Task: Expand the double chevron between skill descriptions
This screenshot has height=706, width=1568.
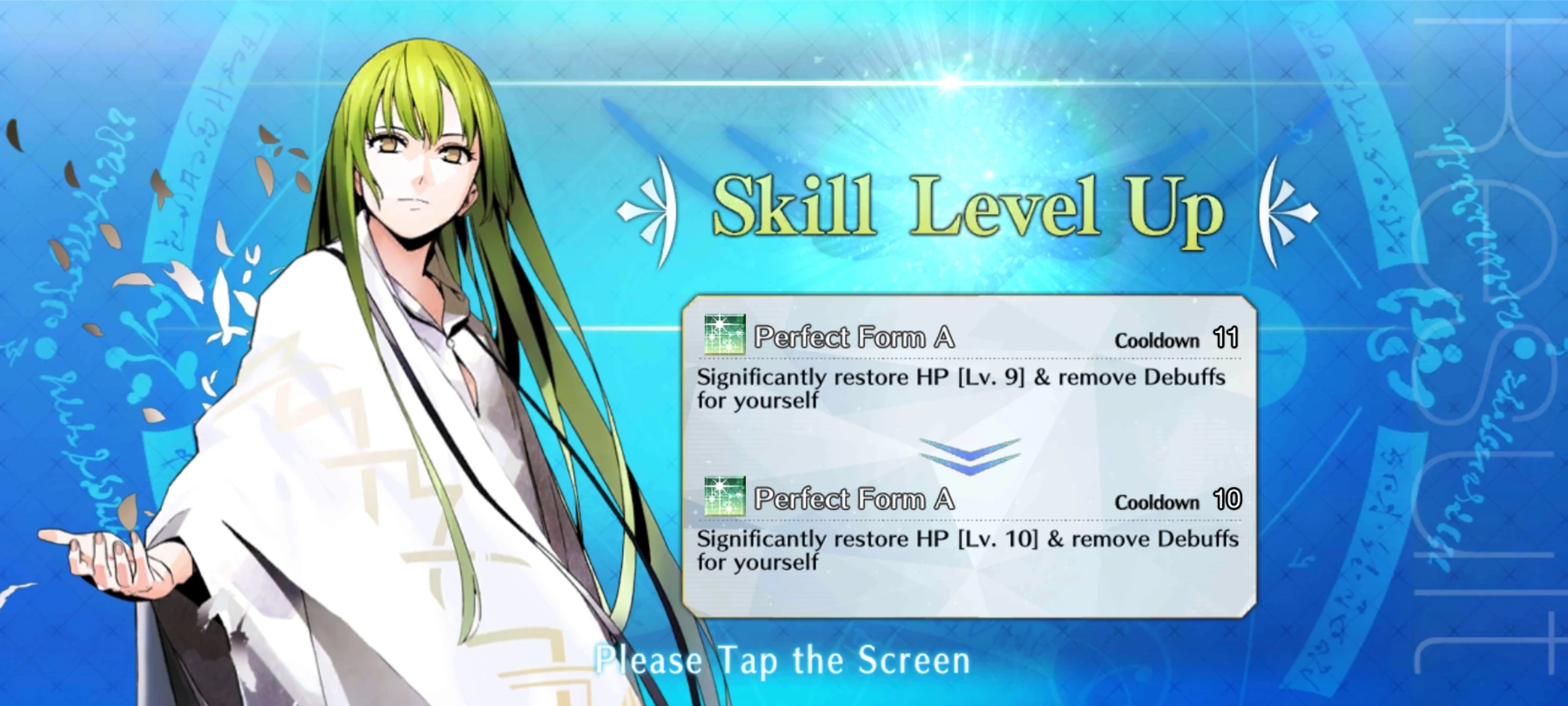Action: coord(970,456)
